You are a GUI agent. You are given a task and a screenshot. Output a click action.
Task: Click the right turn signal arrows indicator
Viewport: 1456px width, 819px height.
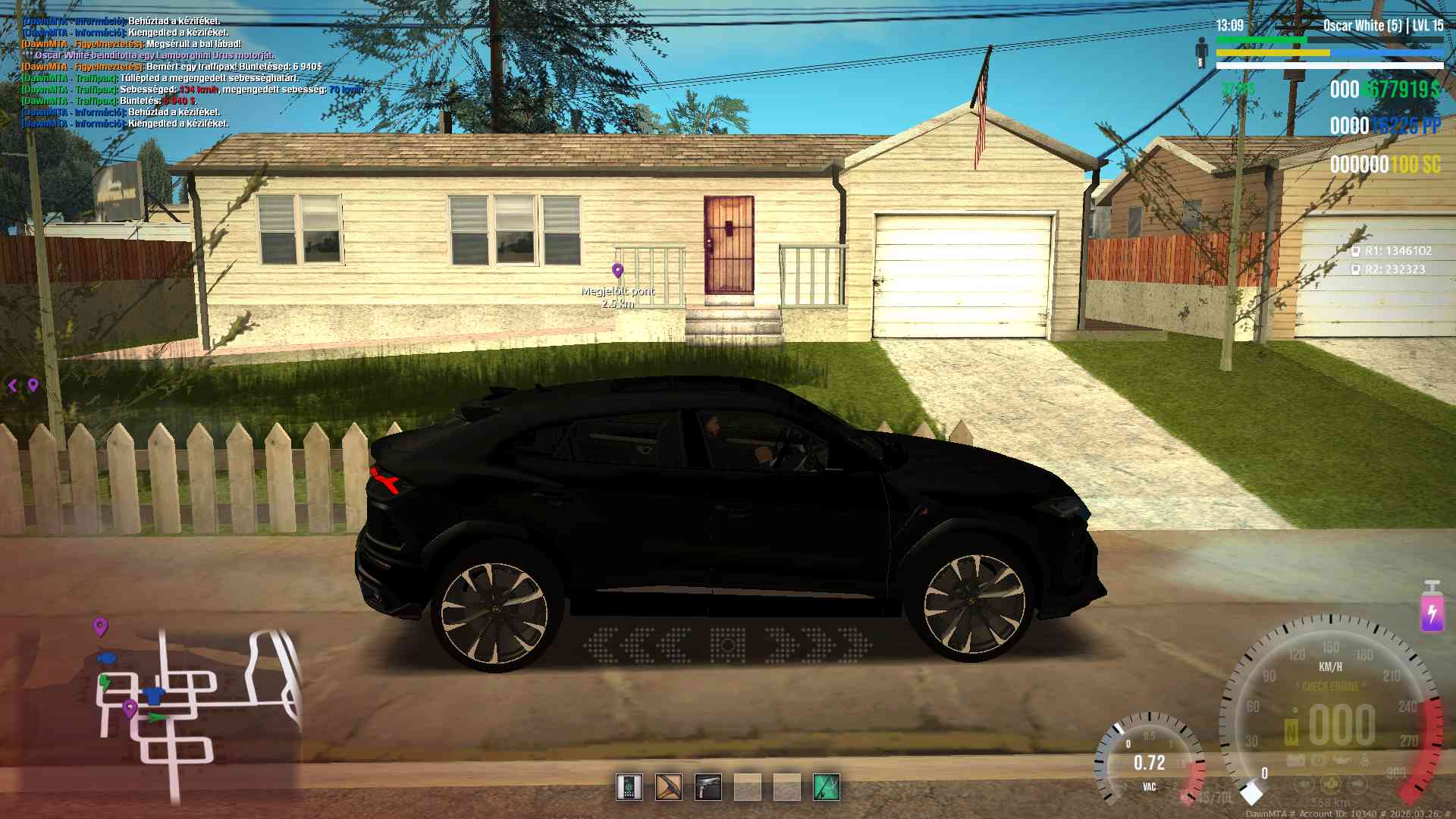tap(818, 645)
